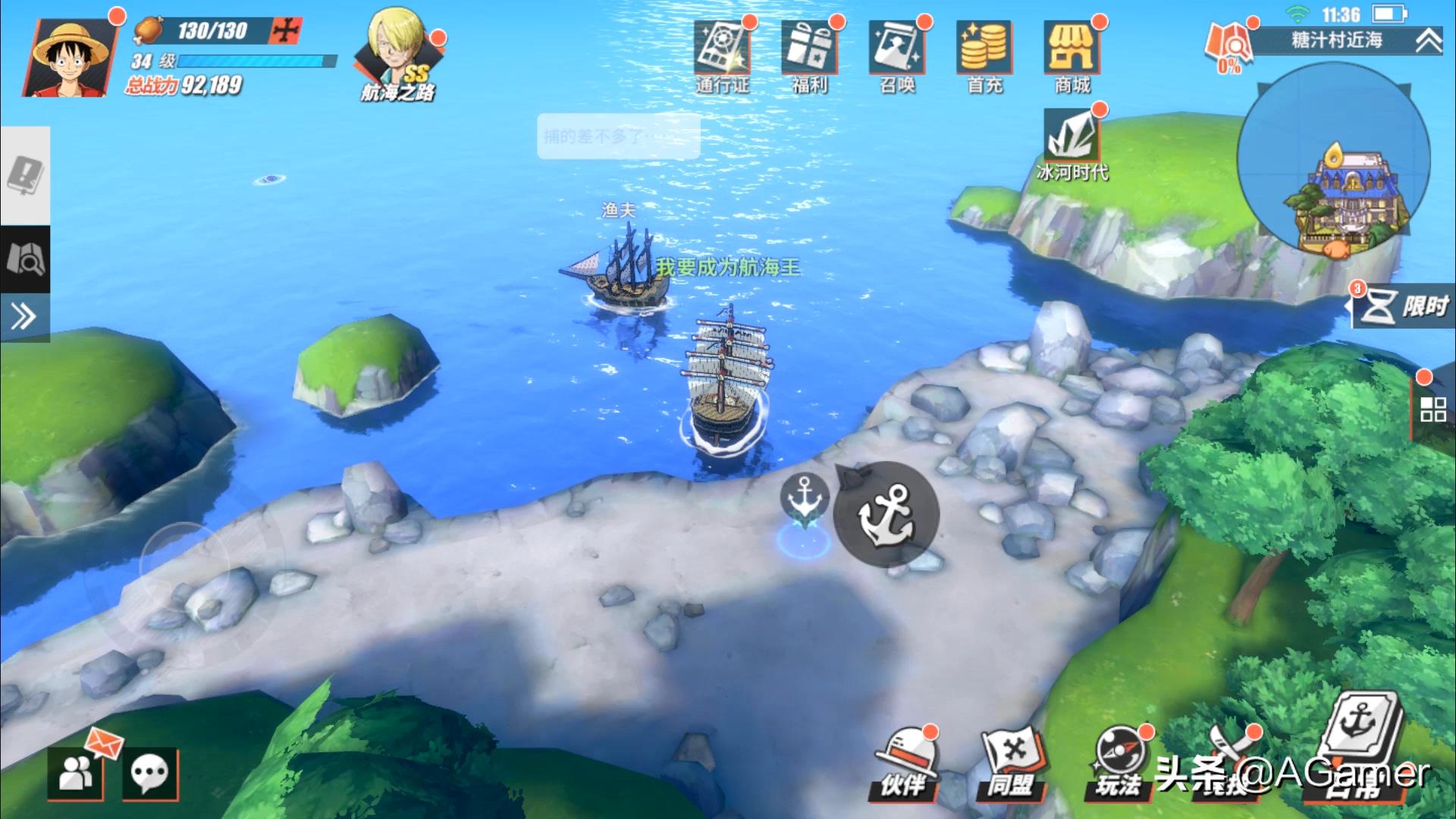The height and width of the screenshot is (819, 1456).
Task: Open the quest book with exclamation mark
Action: (x=25, y=176)
